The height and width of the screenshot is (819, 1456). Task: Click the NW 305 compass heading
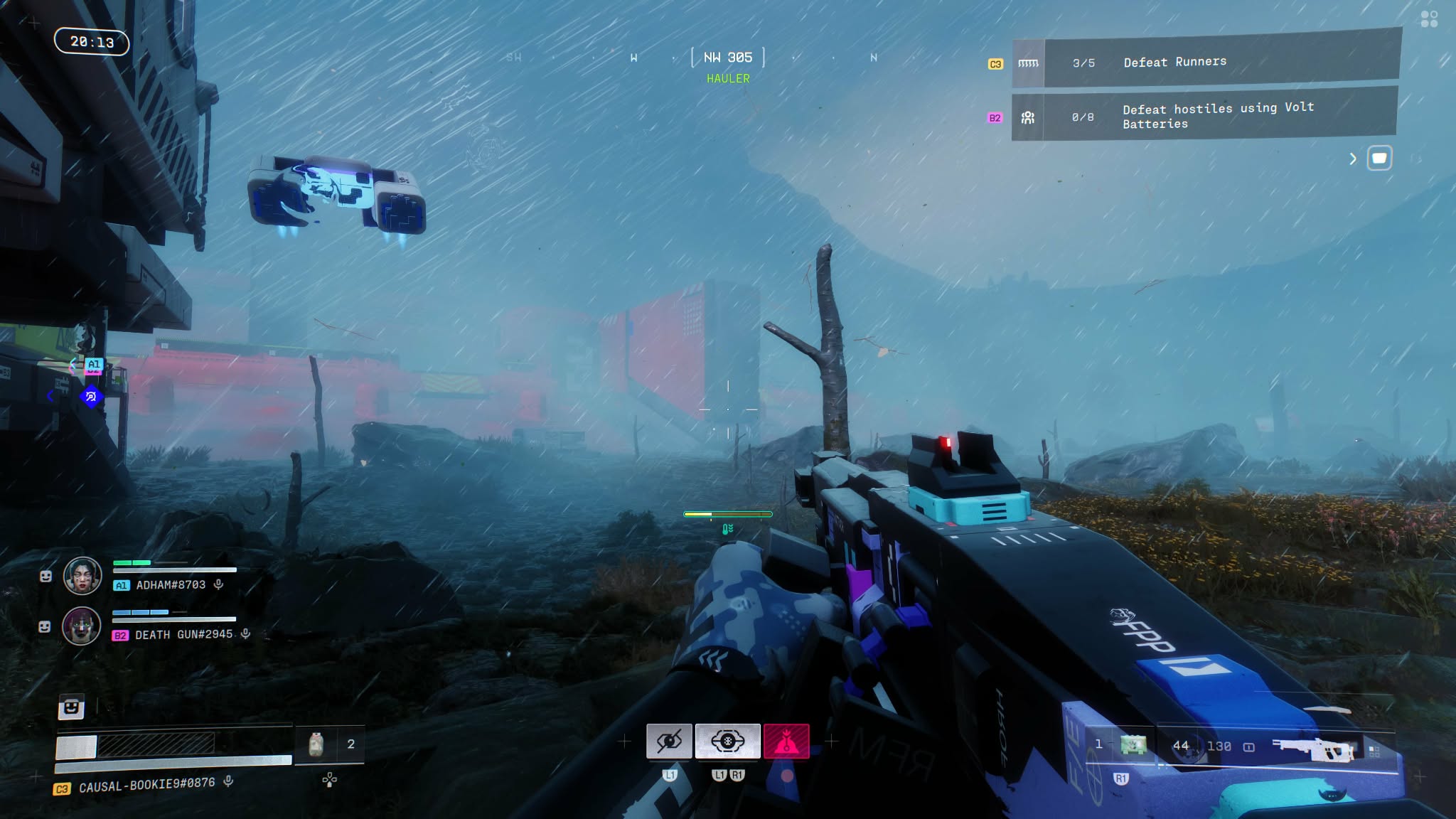727,58
